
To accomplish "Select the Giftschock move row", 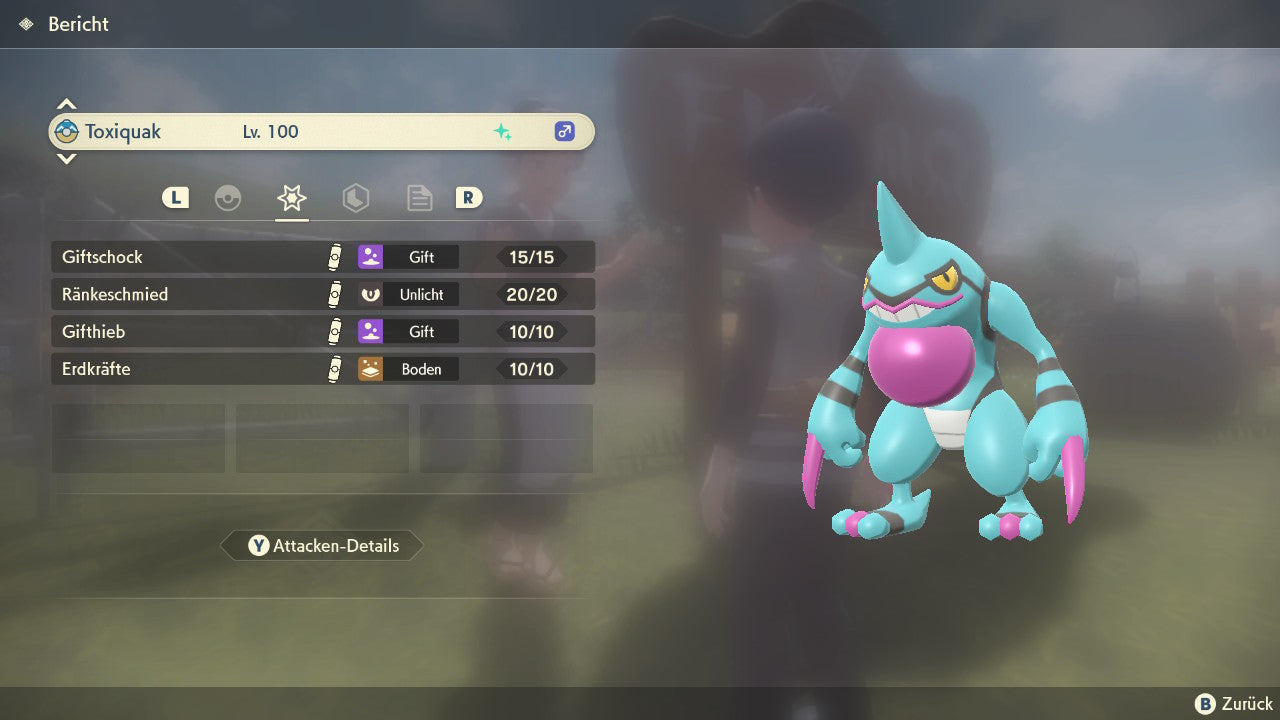I will pos(322,257).
